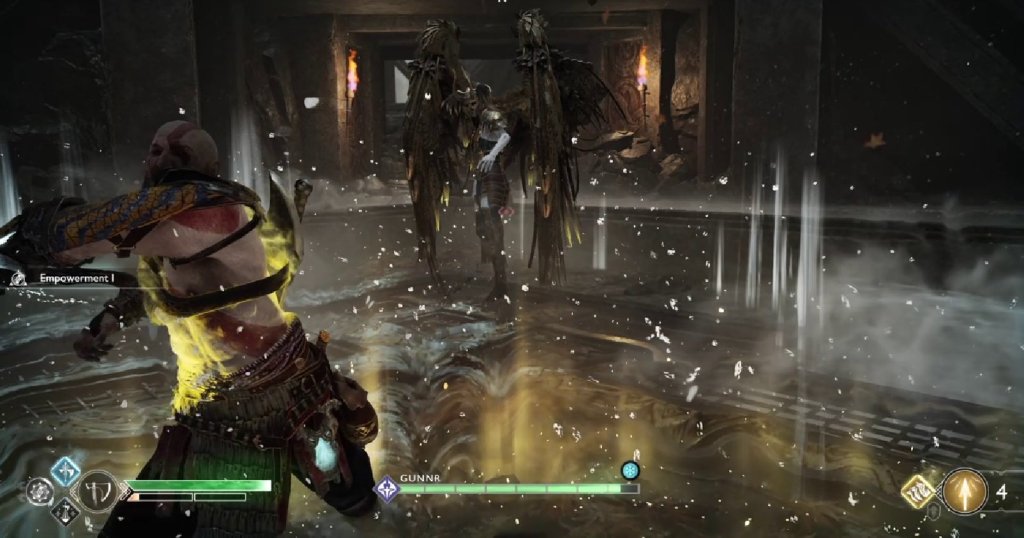This screenshot has height=538, width=1024.
Task: Activate the dark diamond runic attack icon
Action: pos(65,511)
